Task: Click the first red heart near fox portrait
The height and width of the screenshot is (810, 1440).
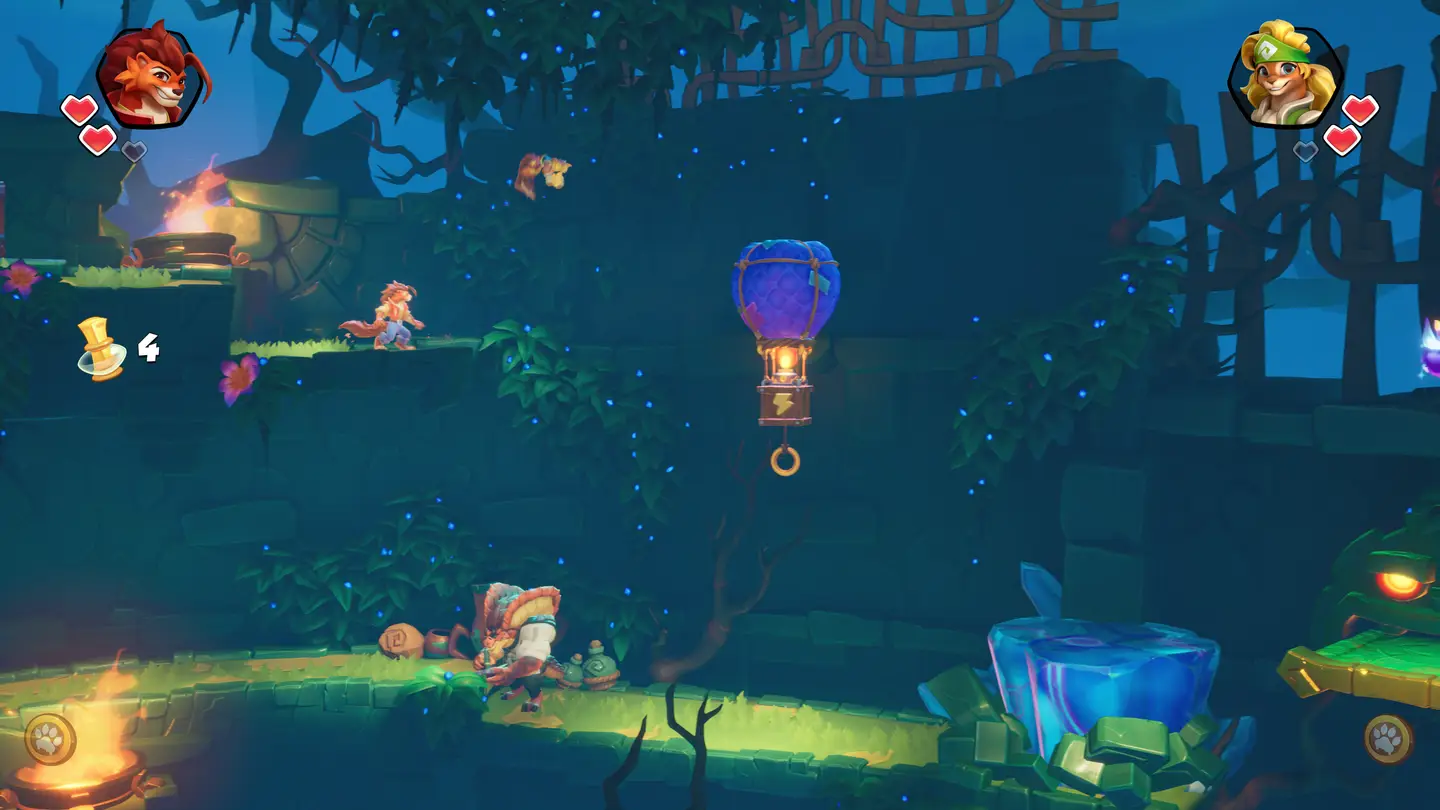Action: point(79,110)
